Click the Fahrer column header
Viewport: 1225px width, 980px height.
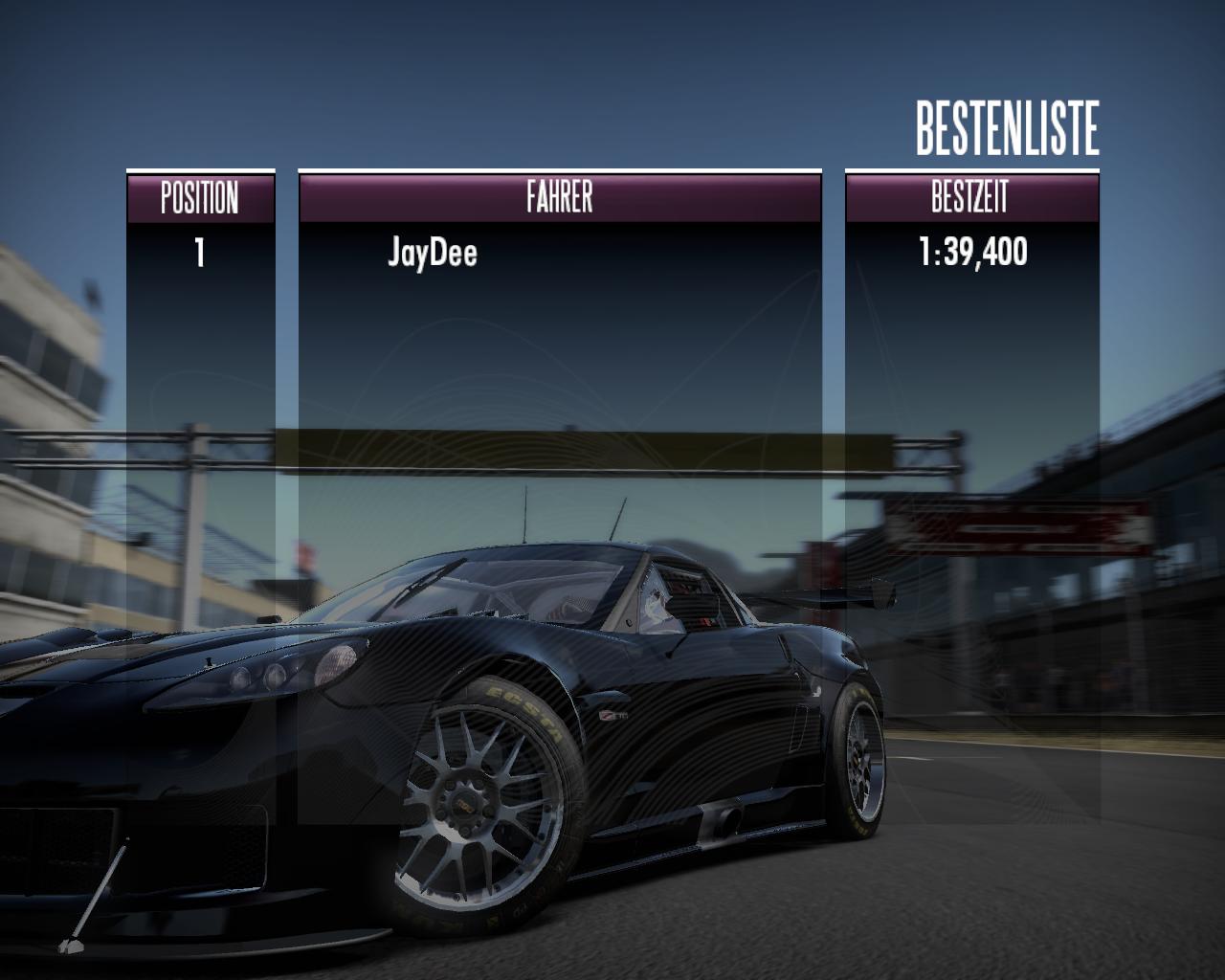560,198
